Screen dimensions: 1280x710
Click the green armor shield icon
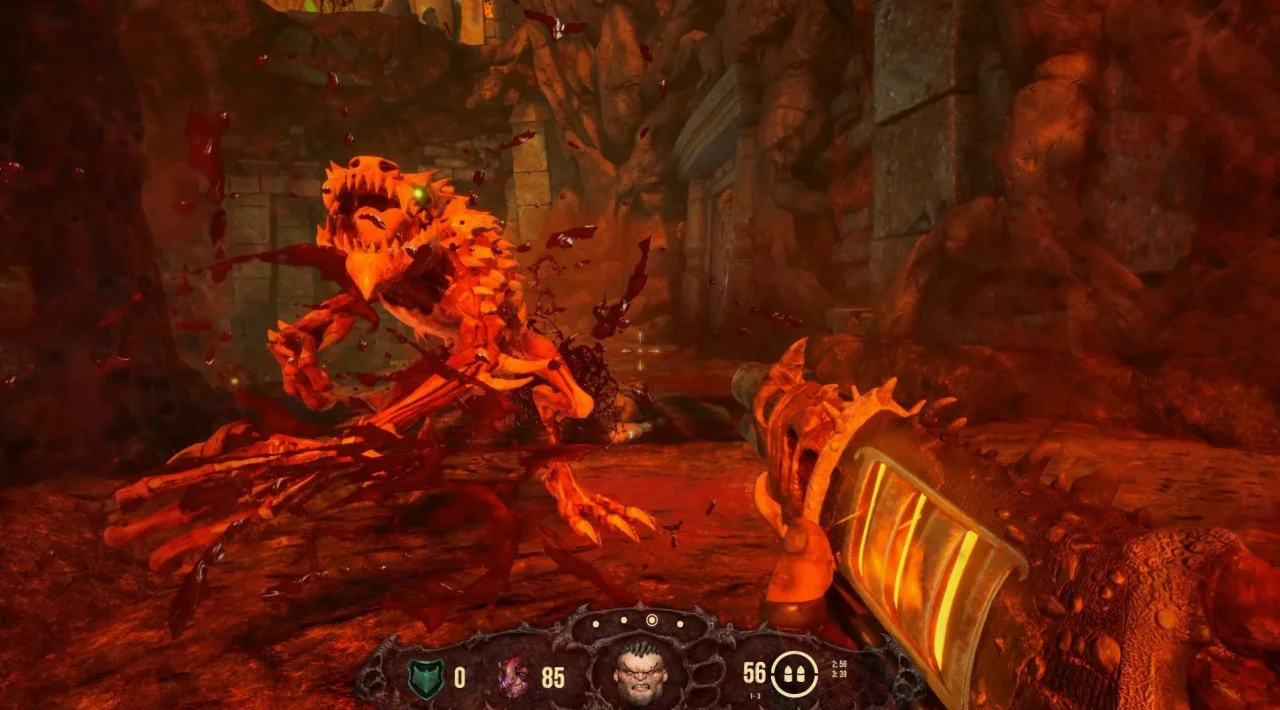(425, 677)
